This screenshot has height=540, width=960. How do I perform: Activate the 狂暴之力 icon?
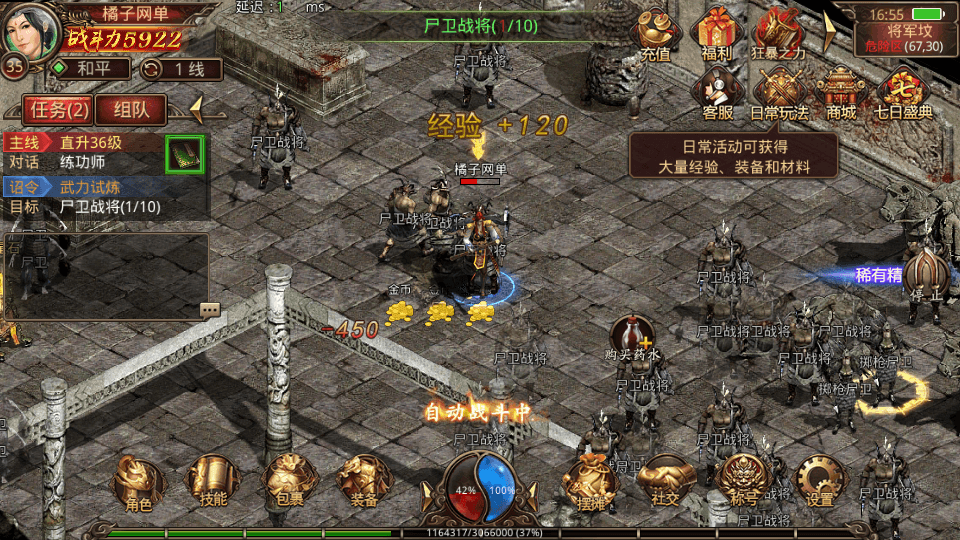pyautogui.click(x=778, y=33)
